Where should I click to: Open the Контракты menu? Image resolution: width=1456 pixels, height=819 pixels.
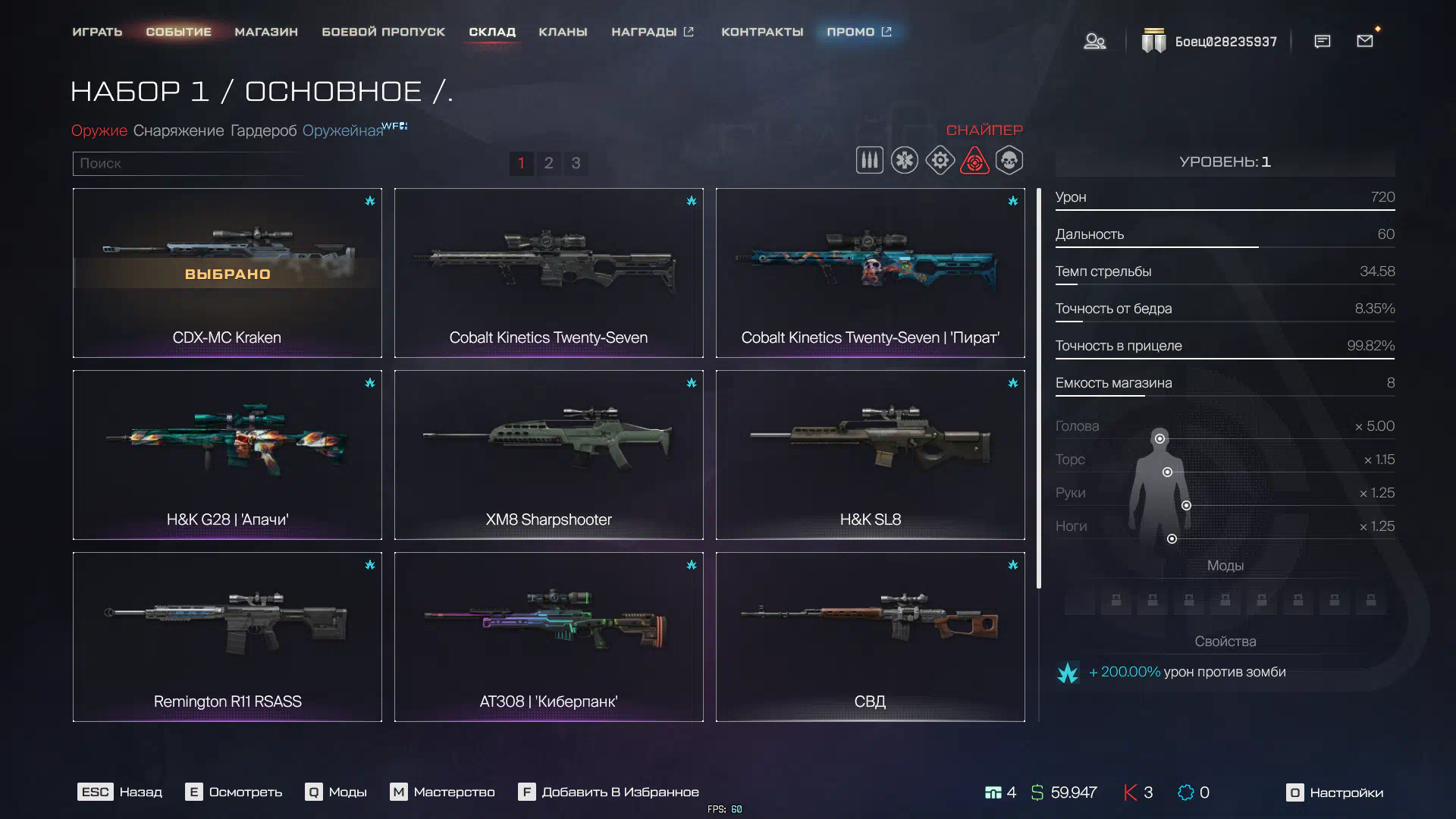click(x=762, y=32)
